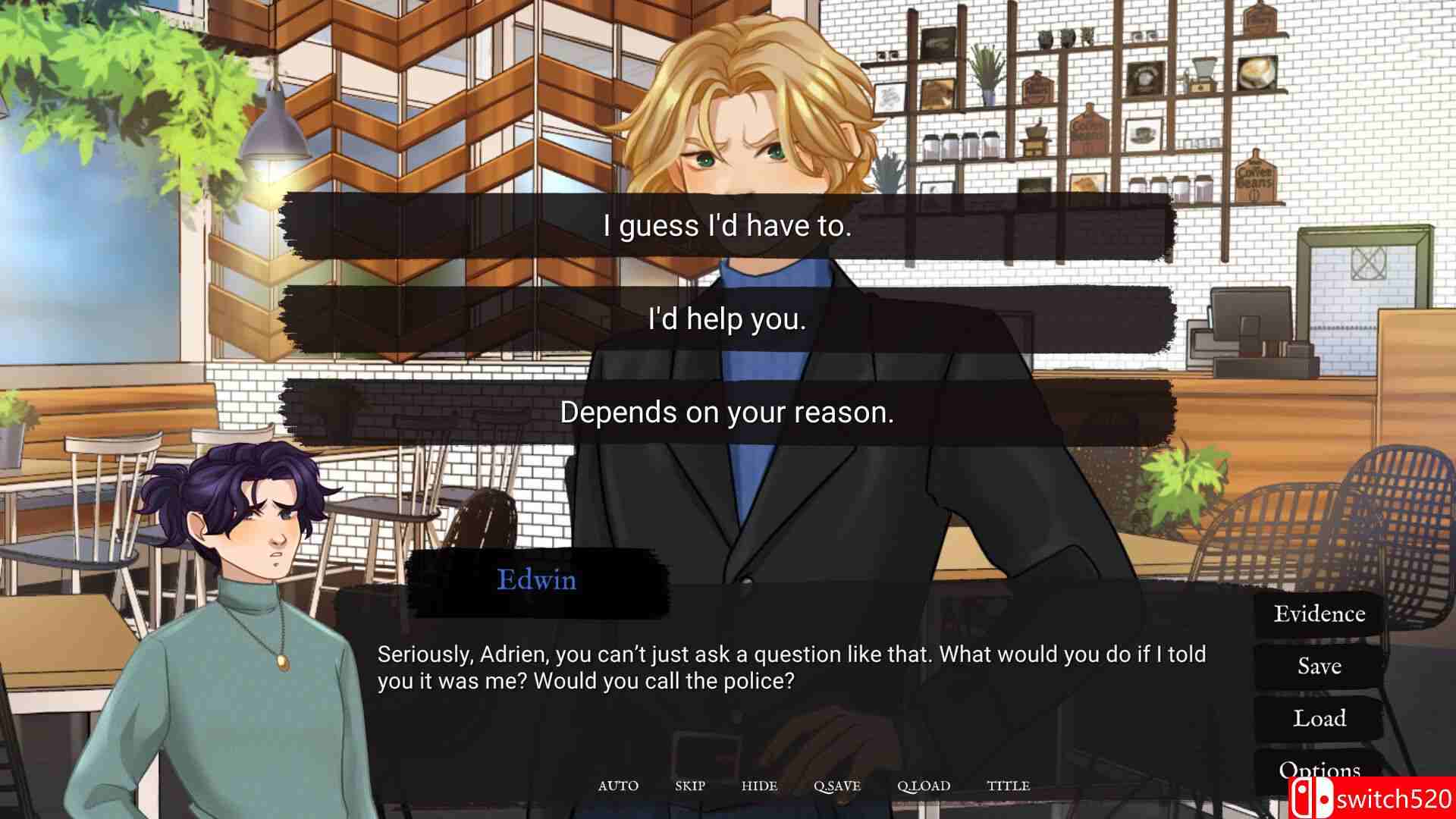The image size is (1456, 819).
Task: Open the Save screen
Action: click(x=1319, y=666)
